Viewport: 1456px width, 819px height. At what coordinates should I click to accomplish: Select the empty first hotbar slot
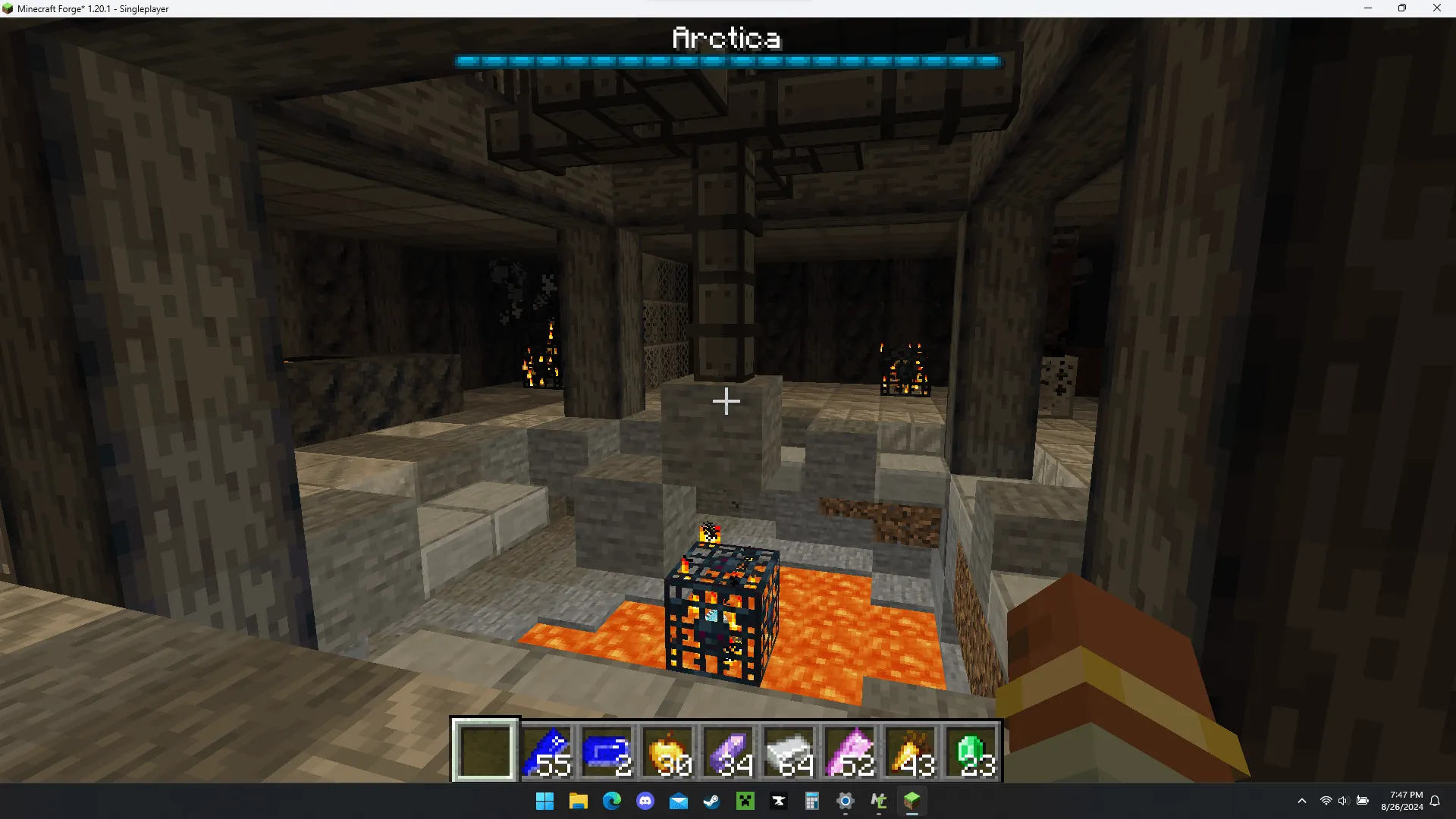coord(485,751)
